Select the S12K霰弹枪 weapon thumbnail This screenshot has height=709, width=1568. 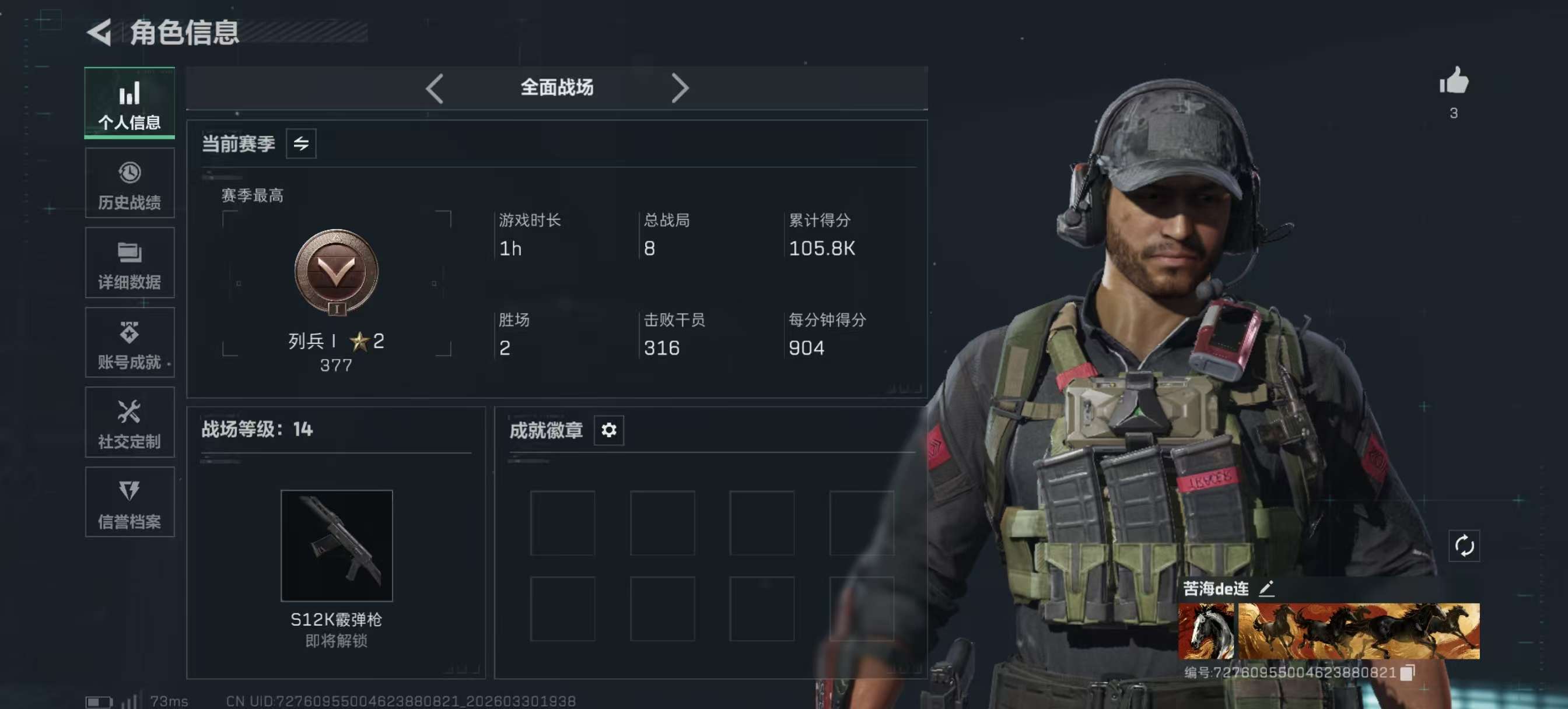coord(337,545)
